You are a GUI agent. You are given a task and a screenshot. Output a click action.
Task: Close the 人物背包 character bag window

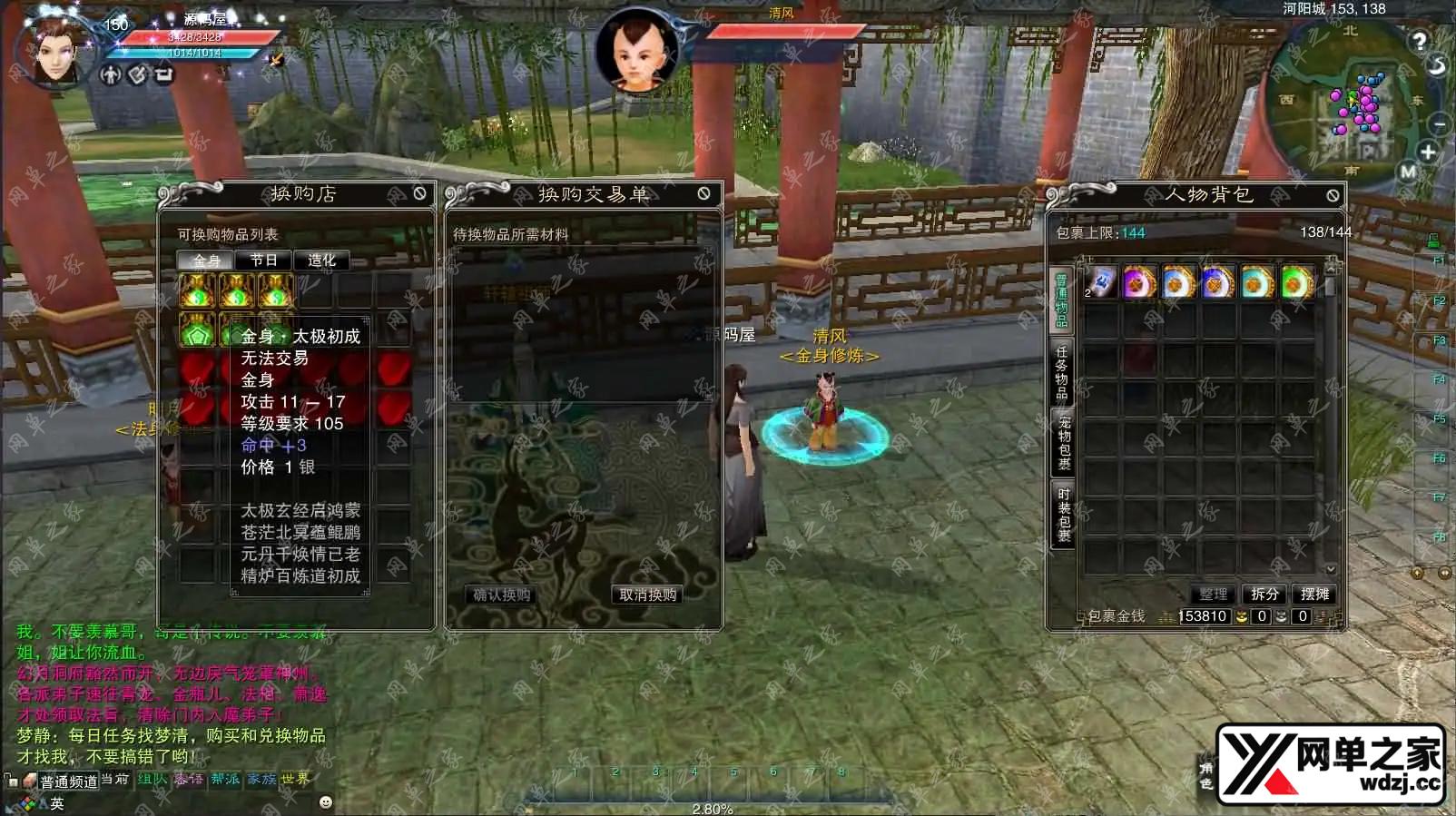tap(1332, 195)
